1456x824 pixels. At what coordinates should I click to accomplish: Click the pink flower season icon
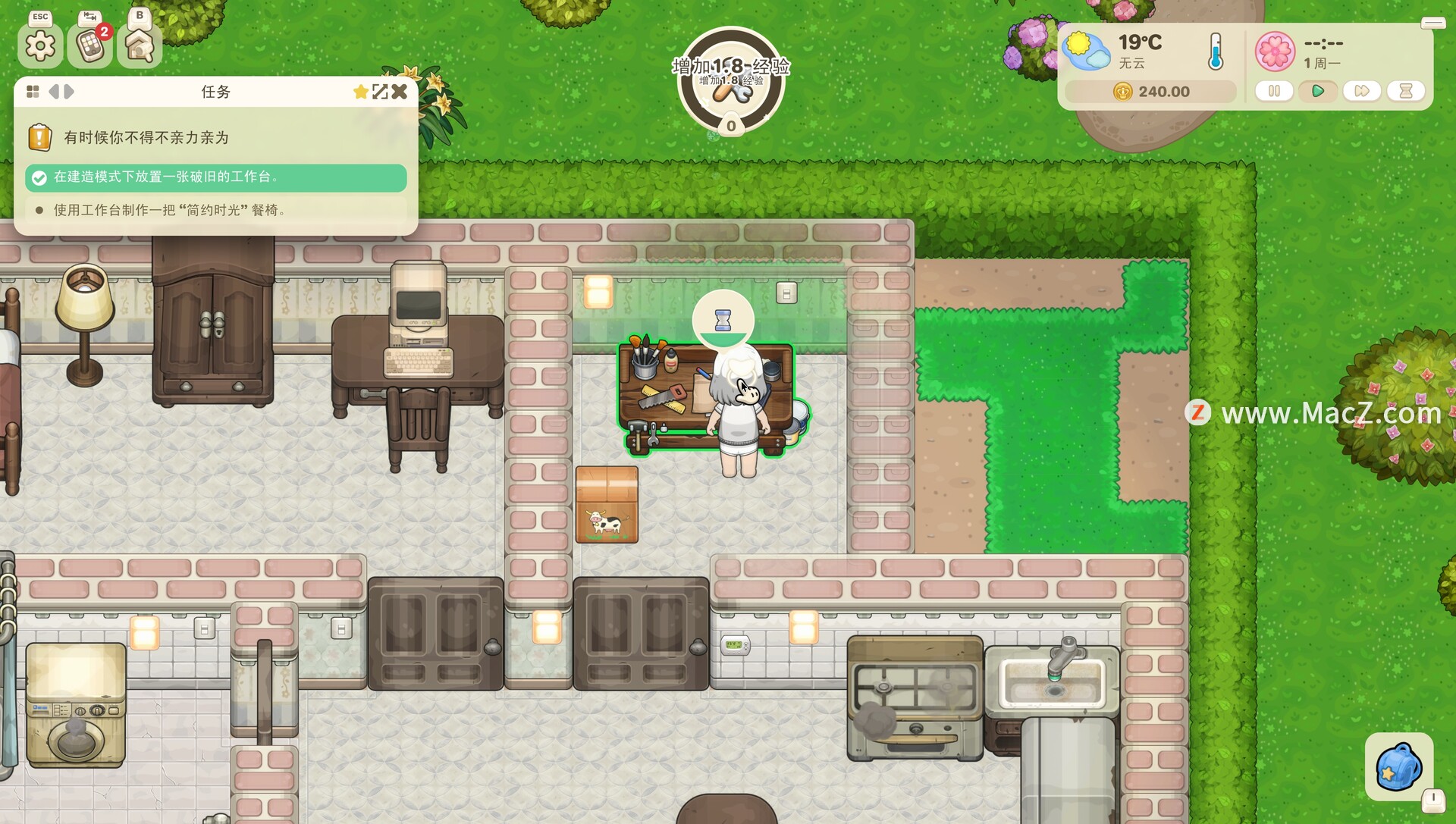click(x=1275, y=51)
